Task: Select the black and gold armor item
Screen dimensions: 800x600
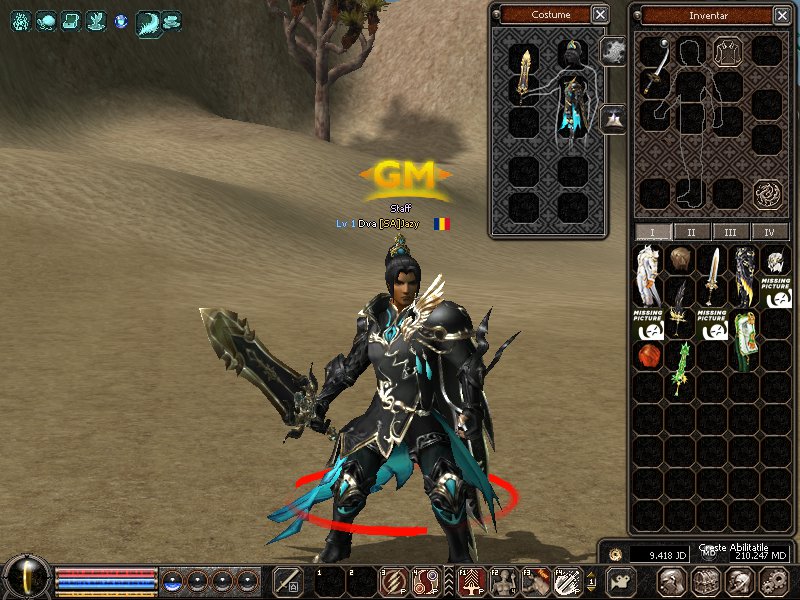Action: tap(743, 276)
